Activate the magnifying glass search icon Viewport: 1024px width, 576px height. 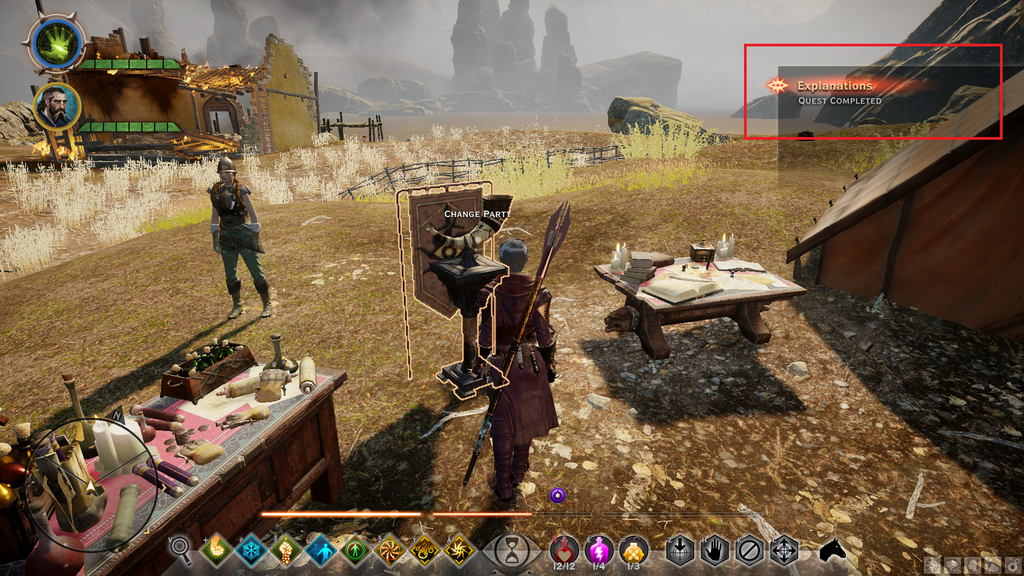180,547
